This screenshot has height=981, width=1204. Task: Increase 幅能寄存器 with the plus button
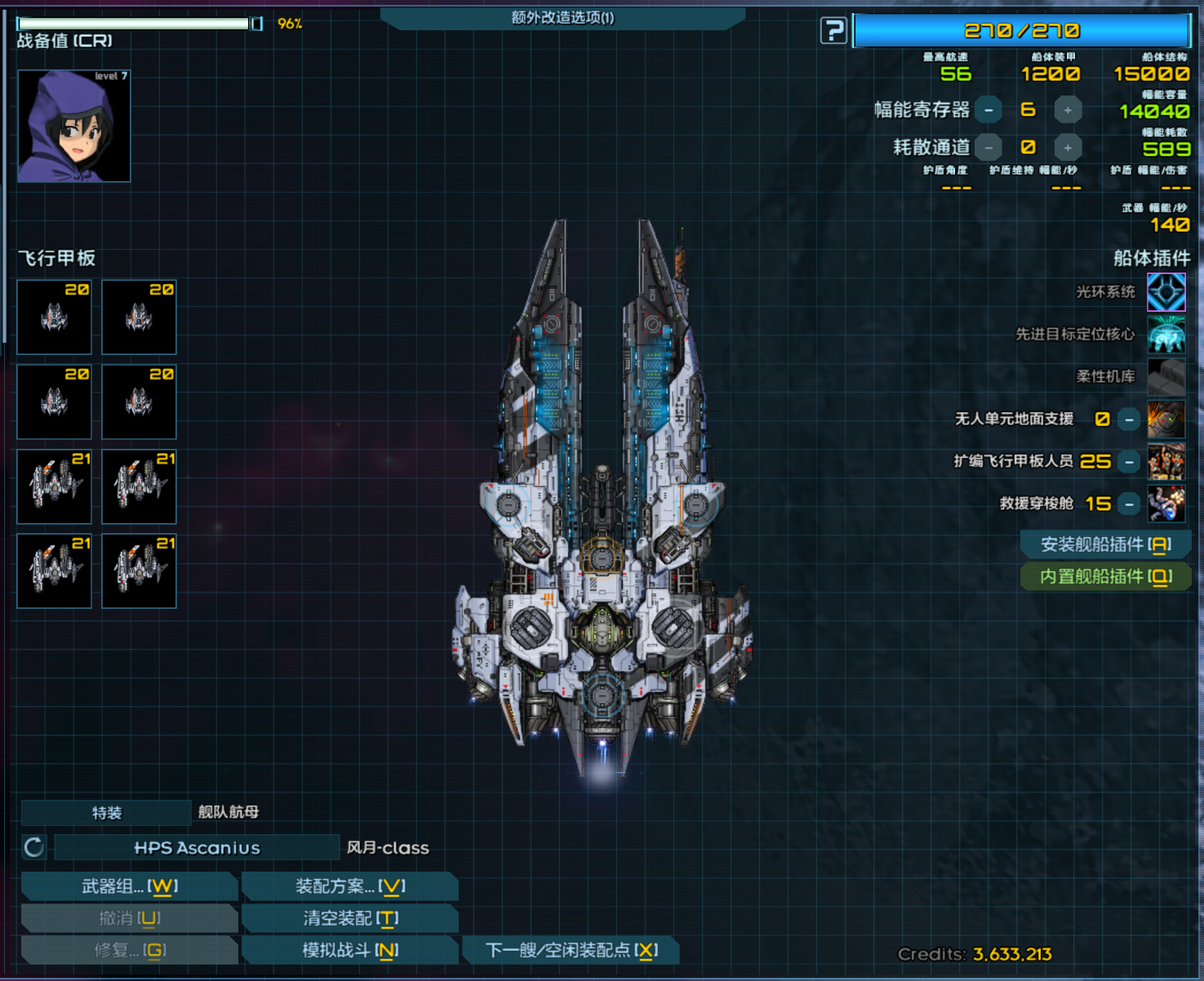[x=1067, y=109]
